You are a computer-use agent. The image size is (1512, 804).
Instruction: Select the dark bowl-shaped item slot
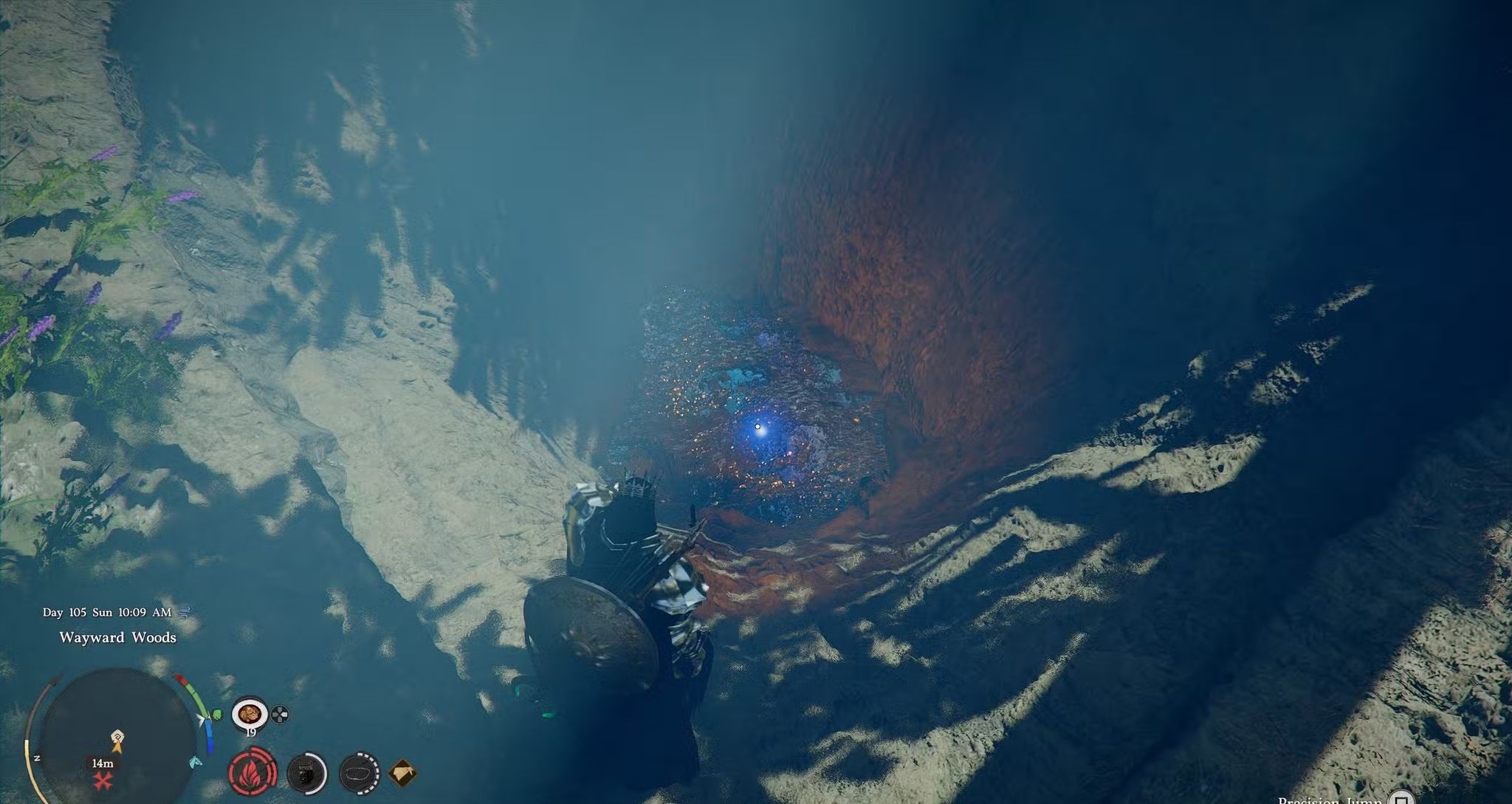click(360, 773)
